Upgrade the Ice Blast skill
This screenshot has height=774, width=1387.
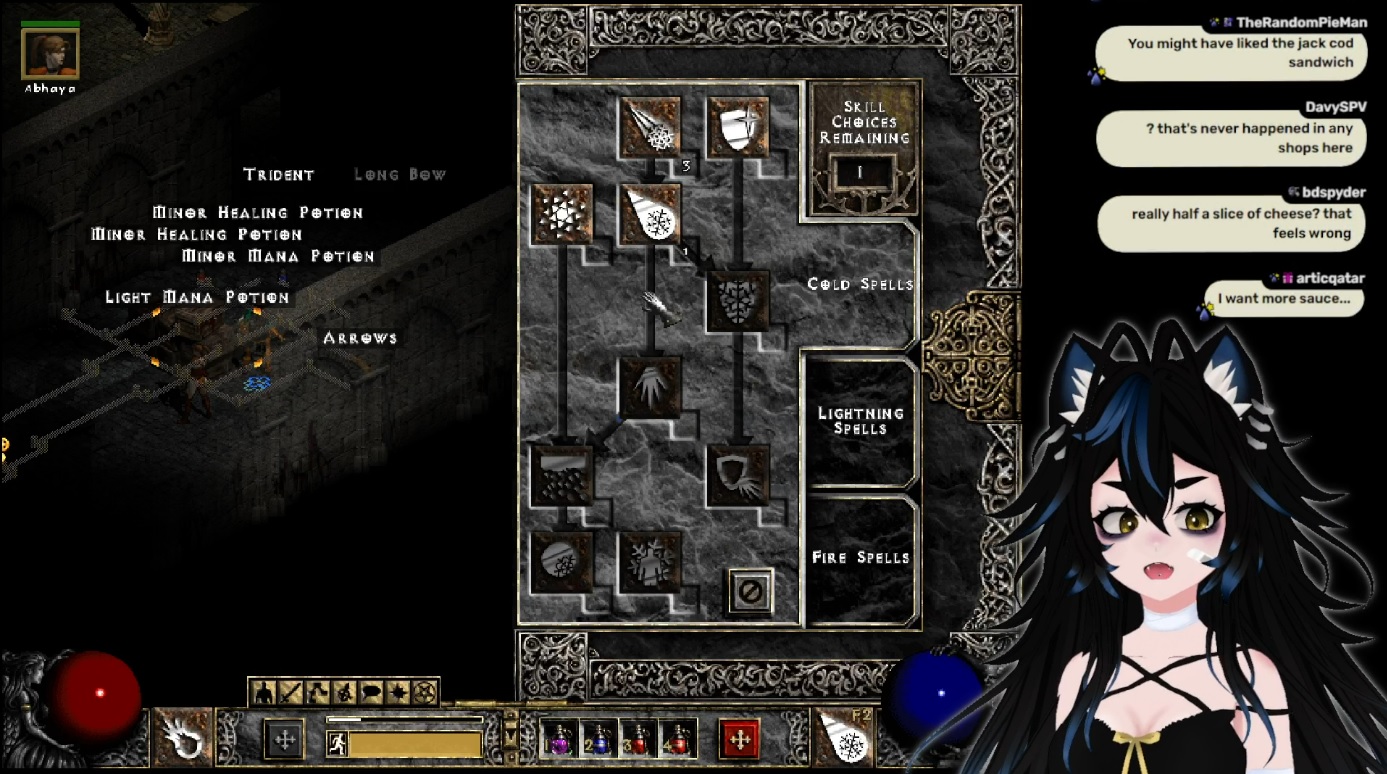(650, 213)
